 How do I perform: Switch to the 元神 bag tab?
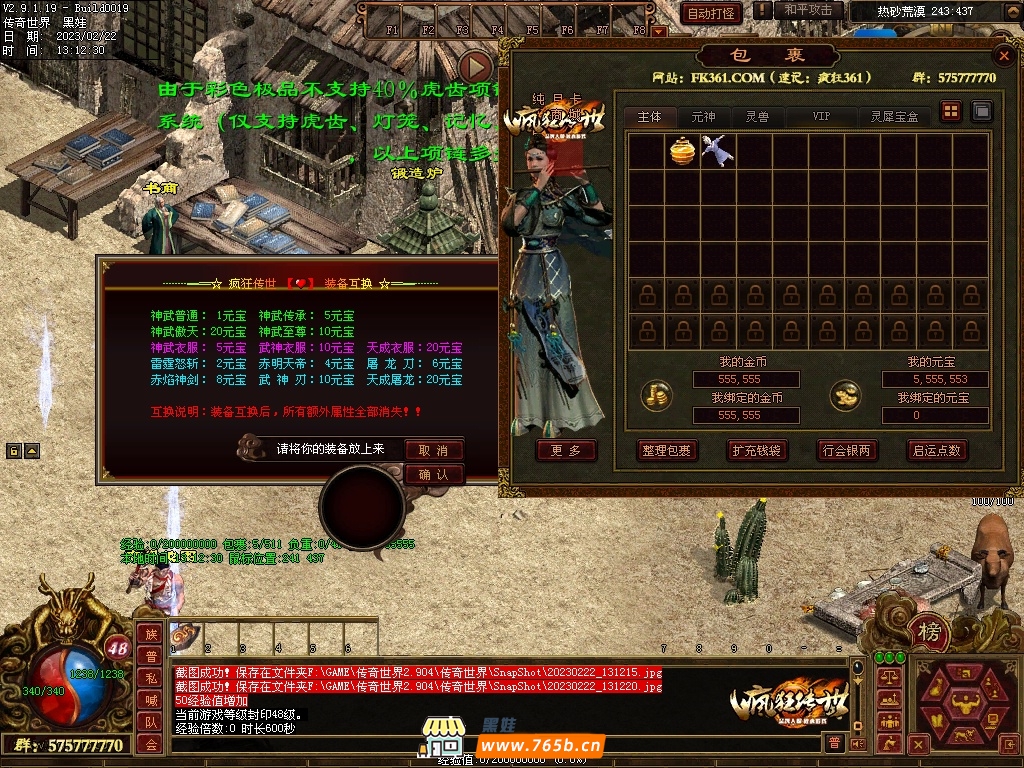(x=704, y=117)
